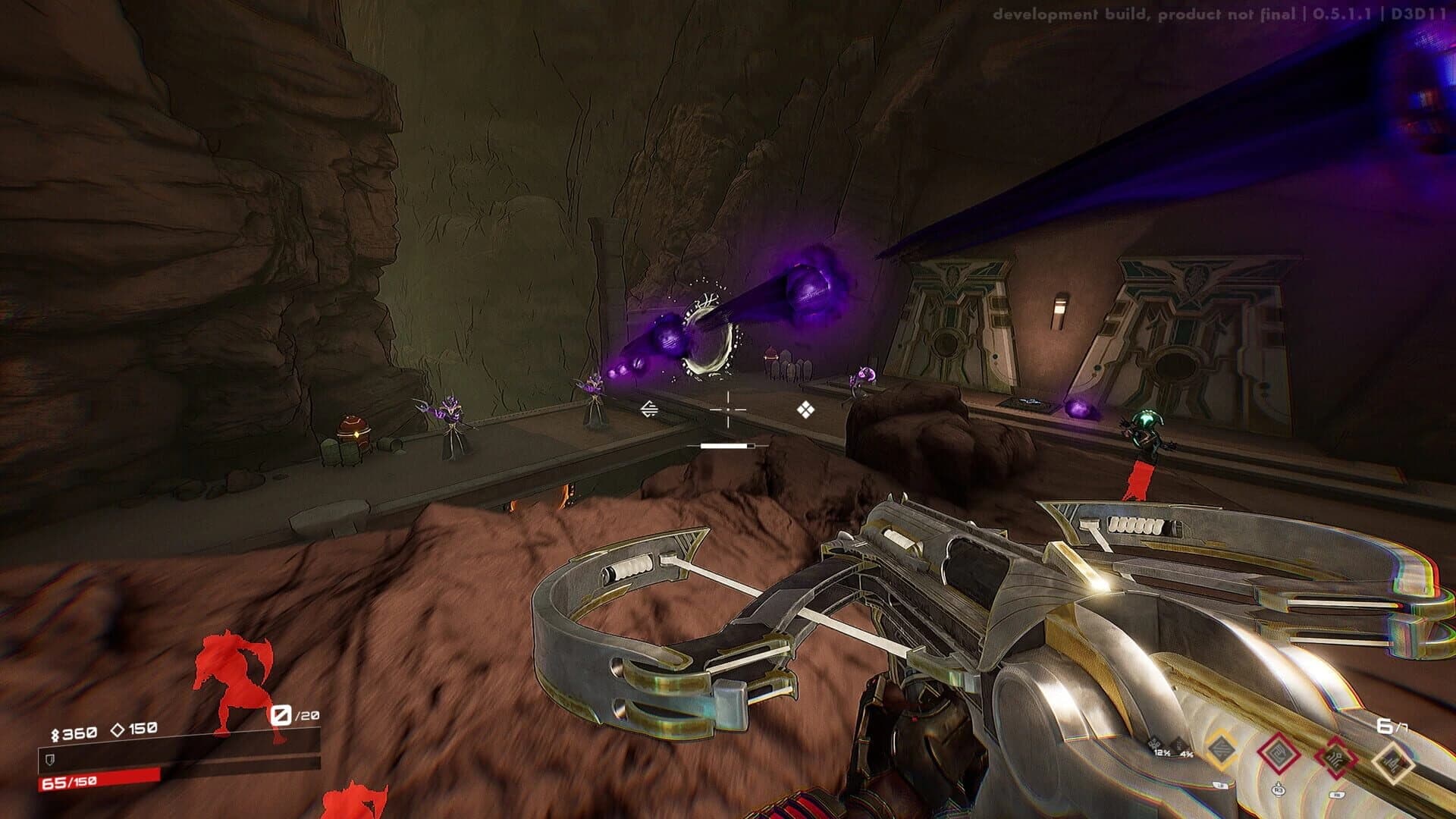Select the red-framed fist ability icon

(1280, 753)
